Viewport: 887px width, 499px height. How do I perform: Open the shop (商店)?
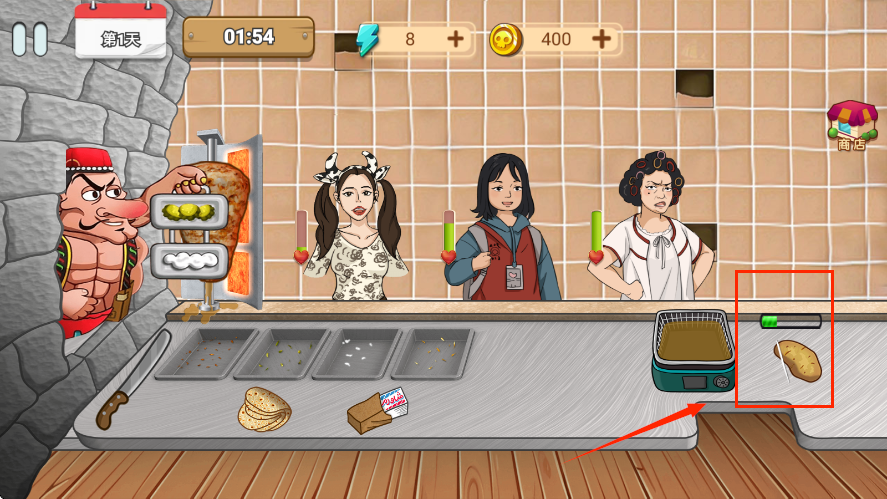(850, 126)
